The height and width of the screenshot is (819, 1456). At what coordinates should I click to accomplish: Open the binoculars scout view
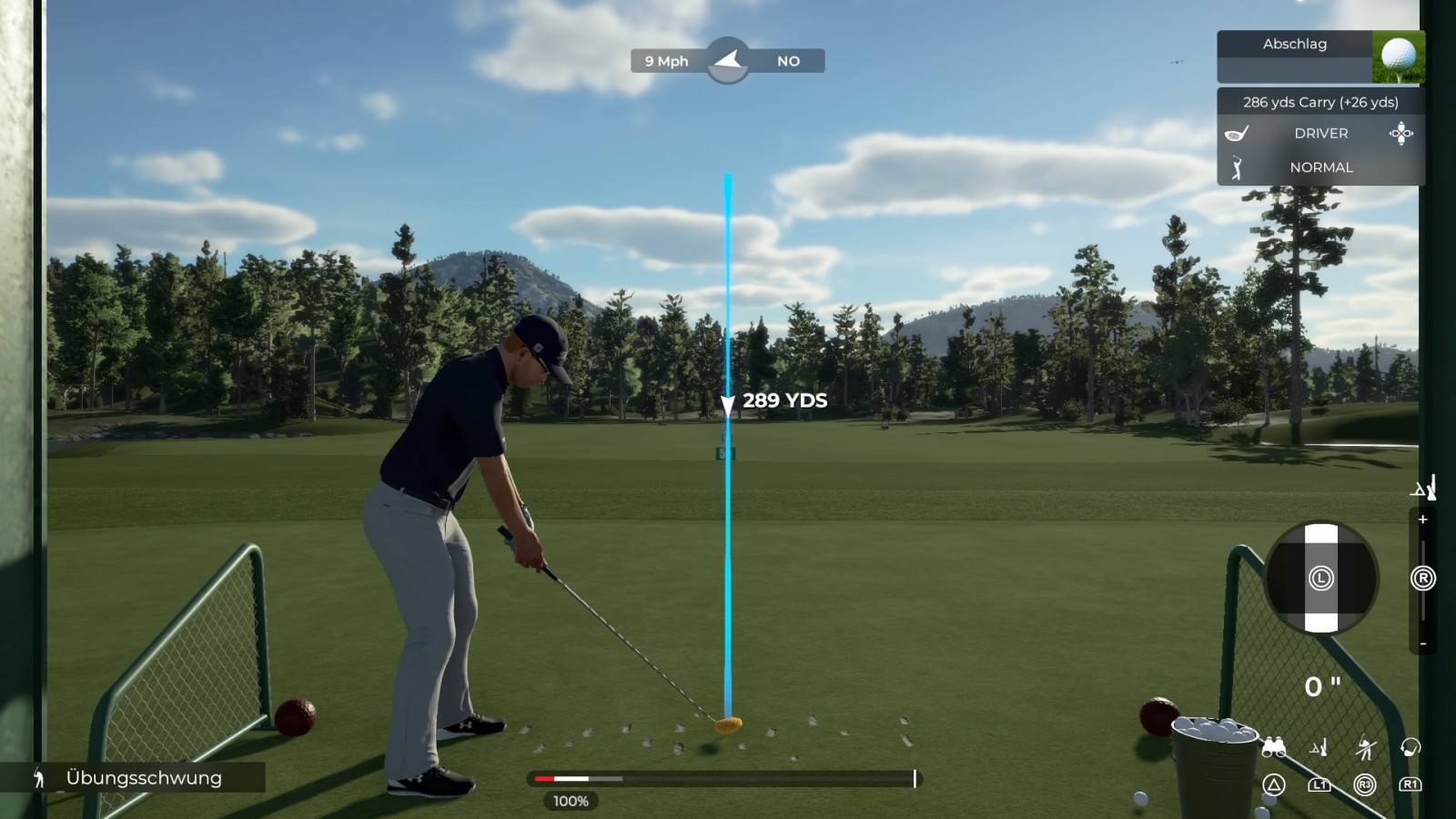click(x=1273, y=748)
